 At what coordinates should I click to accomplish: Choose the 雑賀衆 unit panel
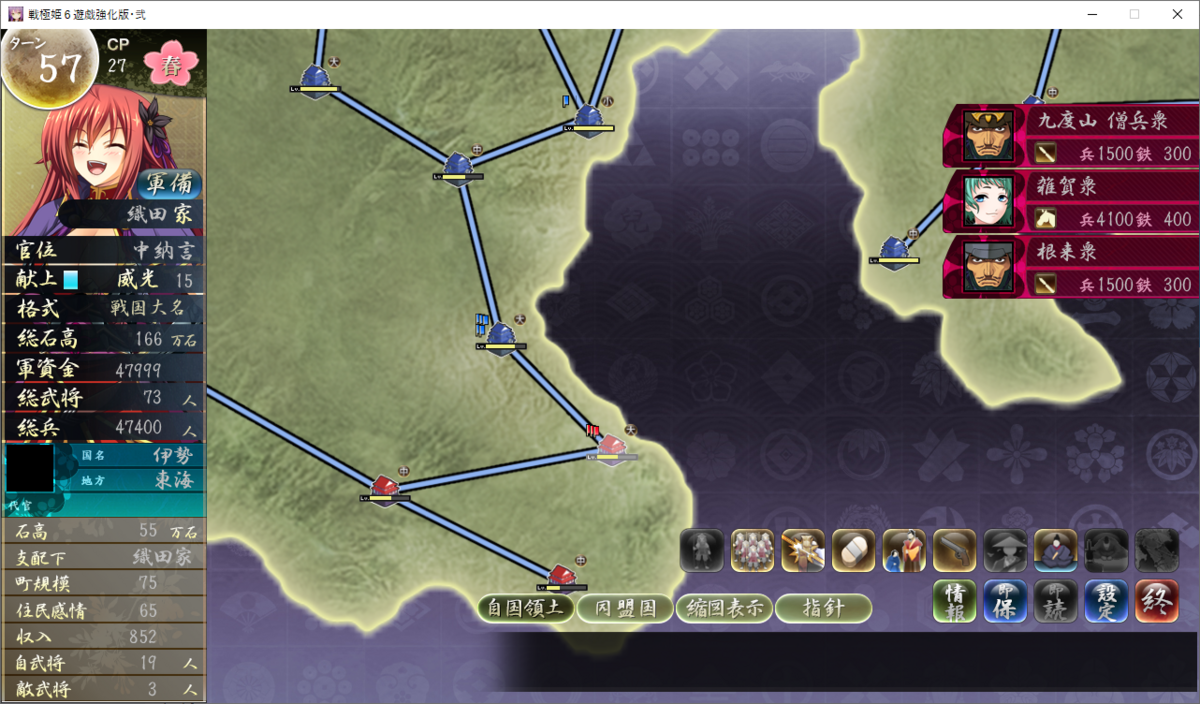tap(1071, 201)
